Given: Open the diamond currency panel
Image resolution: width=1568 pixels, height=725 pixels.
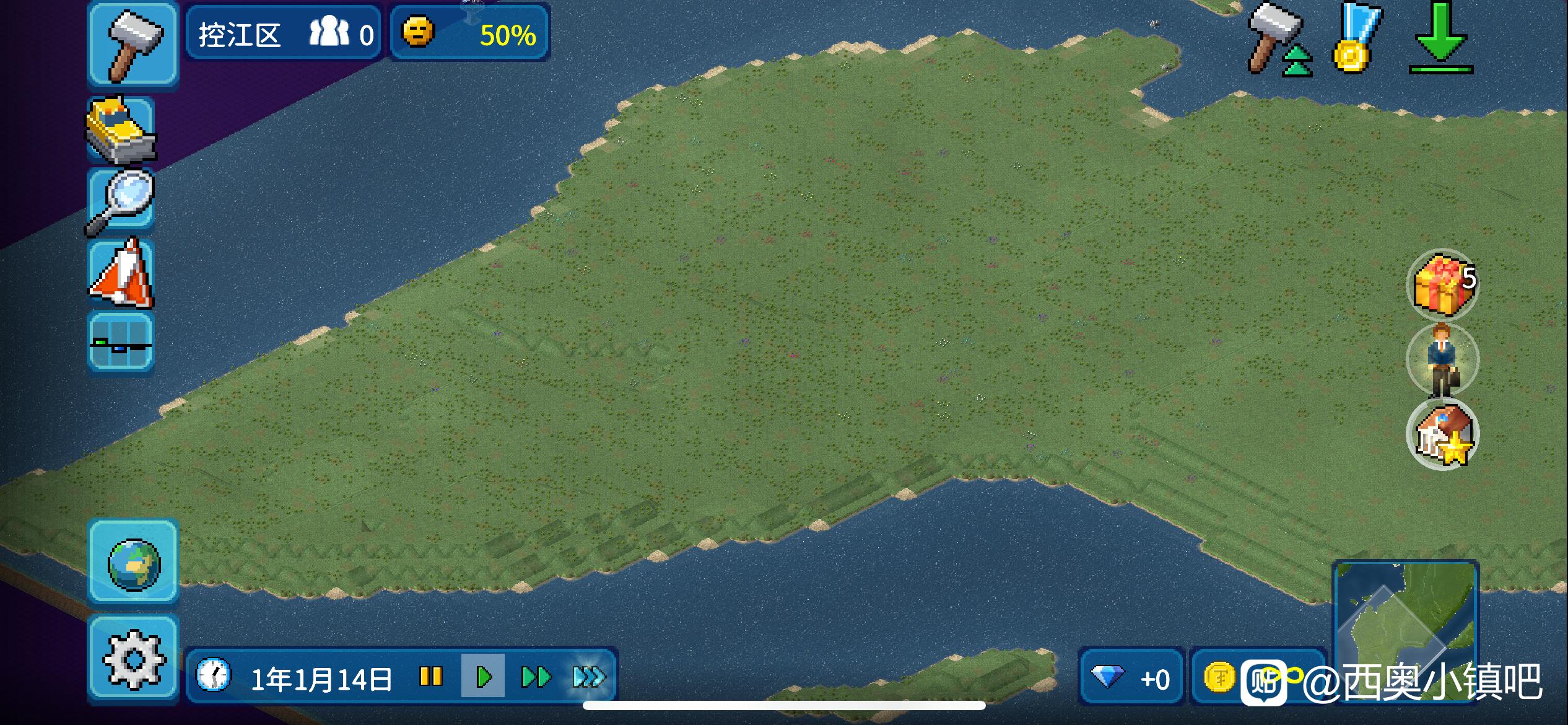Looking at the screenshot, I should [1131, 678].
